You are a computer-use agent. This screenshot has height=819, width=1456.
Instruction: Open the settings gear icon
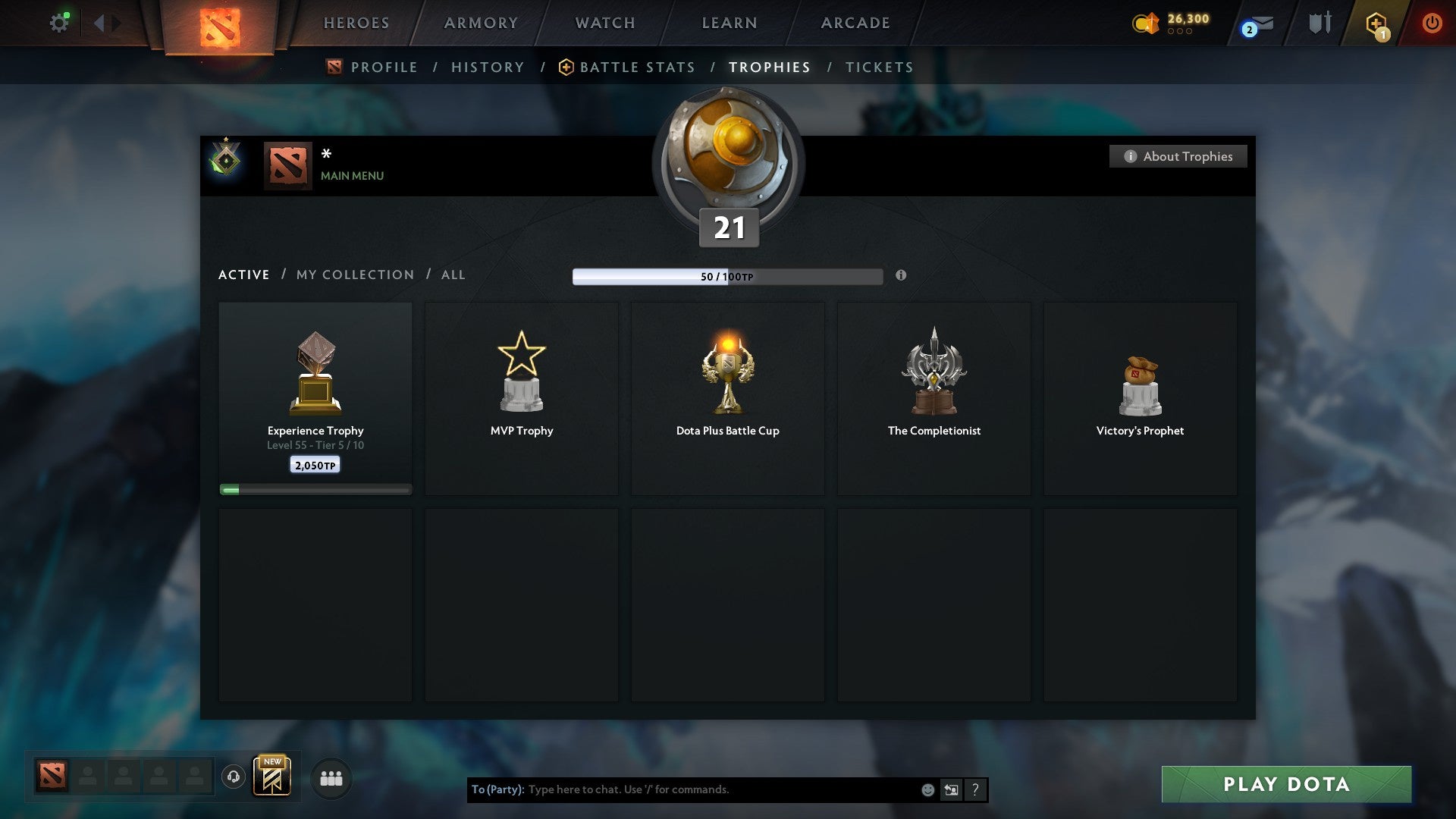click(x=59, y=23)
